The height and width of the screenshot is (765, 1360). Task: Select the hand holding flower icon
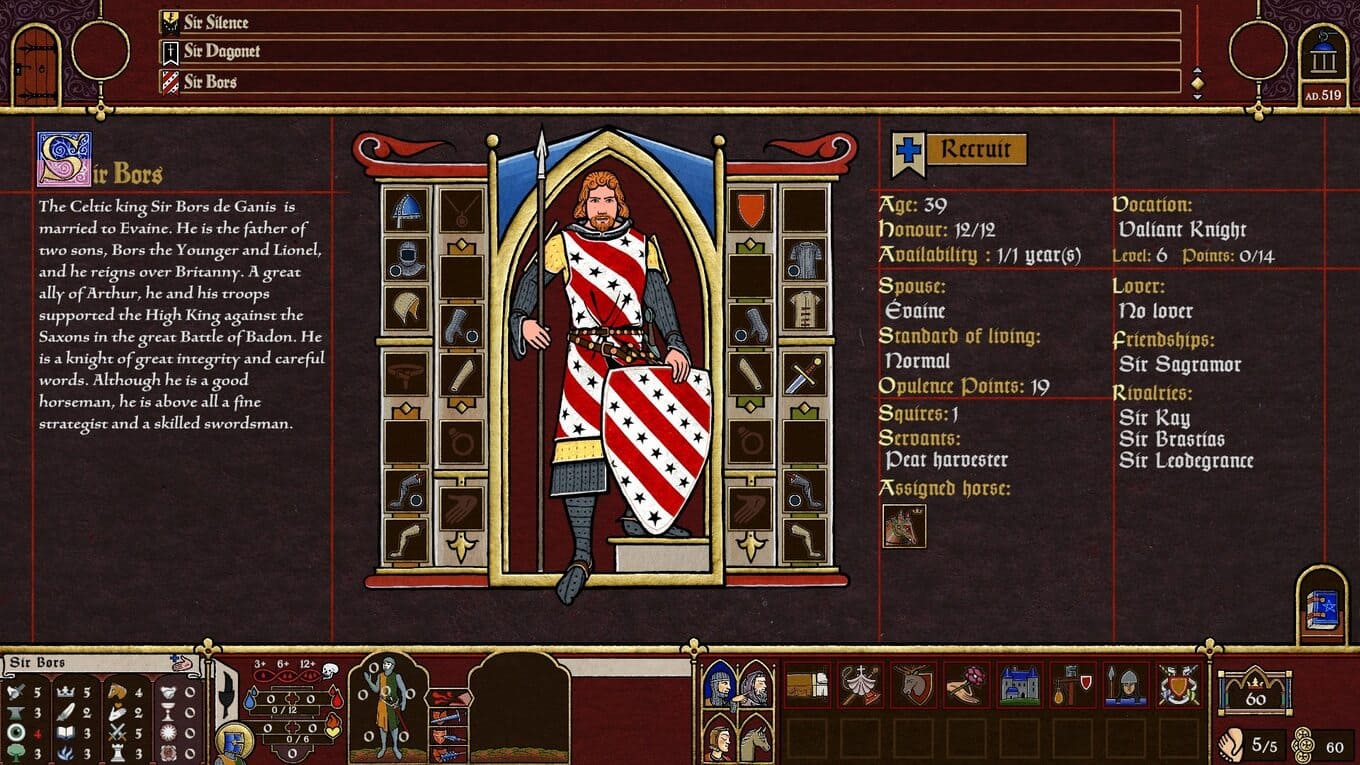966,685
